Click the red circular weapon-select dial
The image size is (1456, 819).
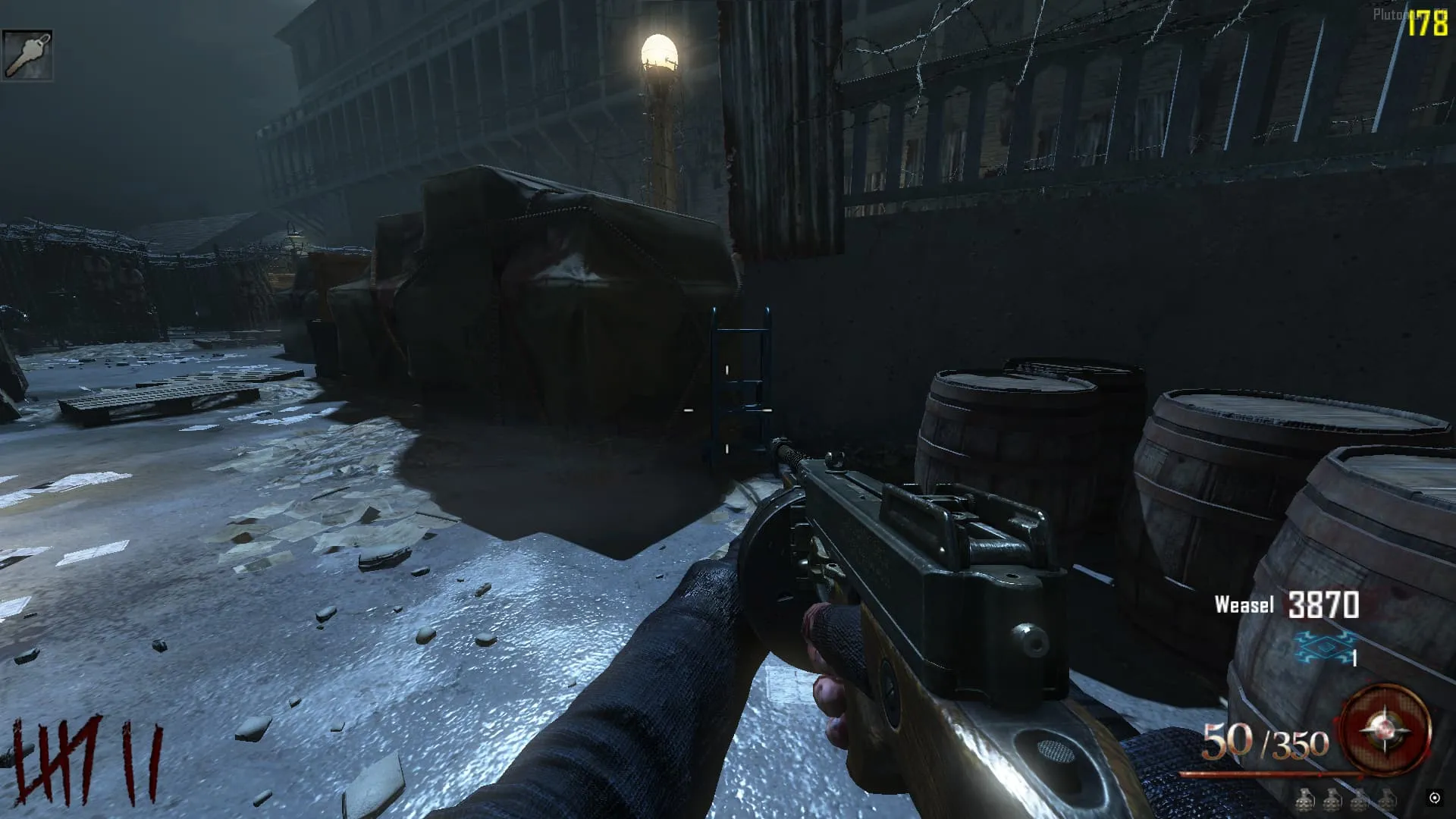click(1385, 729)
